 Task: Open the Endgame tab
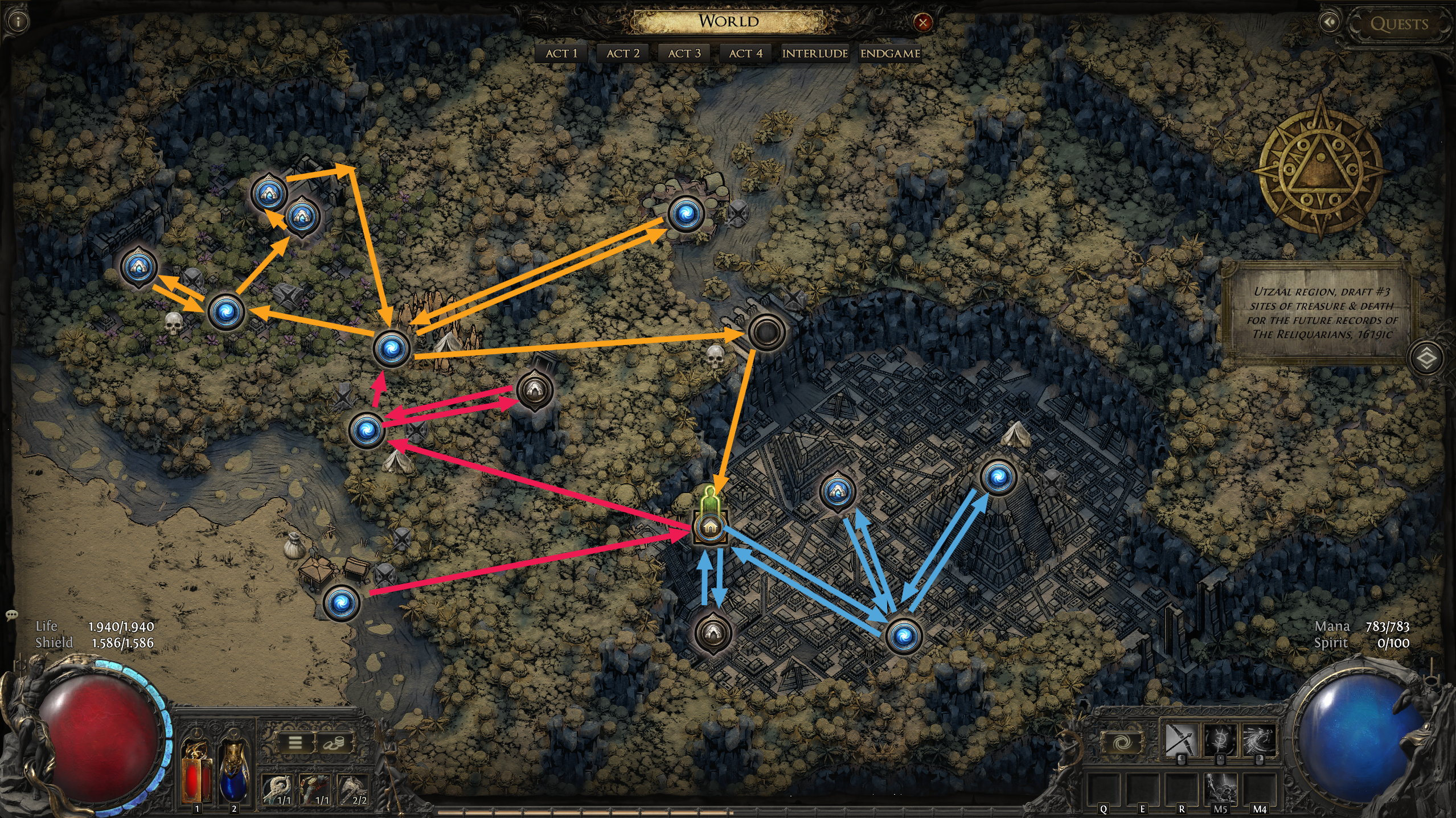click(x=890, y=54)
